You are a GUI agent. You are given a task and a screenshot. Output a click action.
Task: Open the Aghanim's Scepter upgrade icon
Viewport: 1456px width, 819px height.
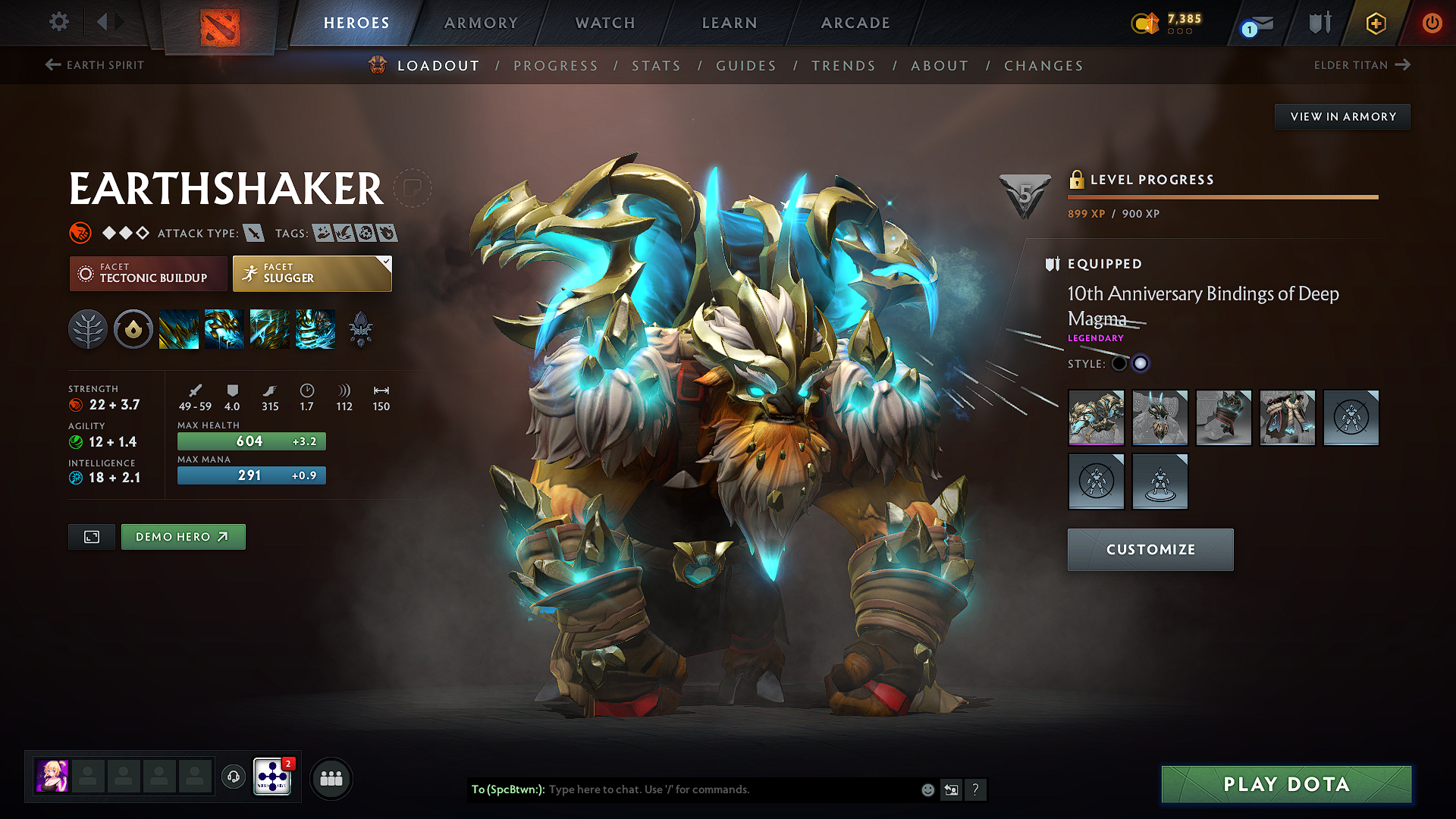(361, 328)
